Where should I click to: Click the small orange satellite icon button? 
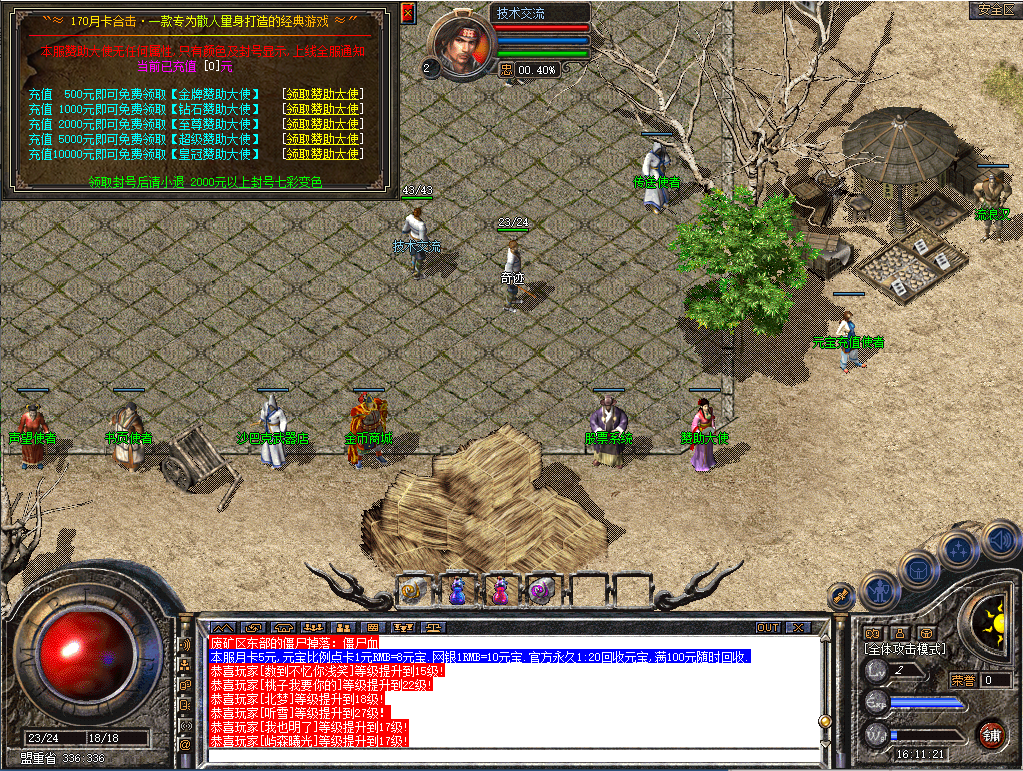coord(842,597)
